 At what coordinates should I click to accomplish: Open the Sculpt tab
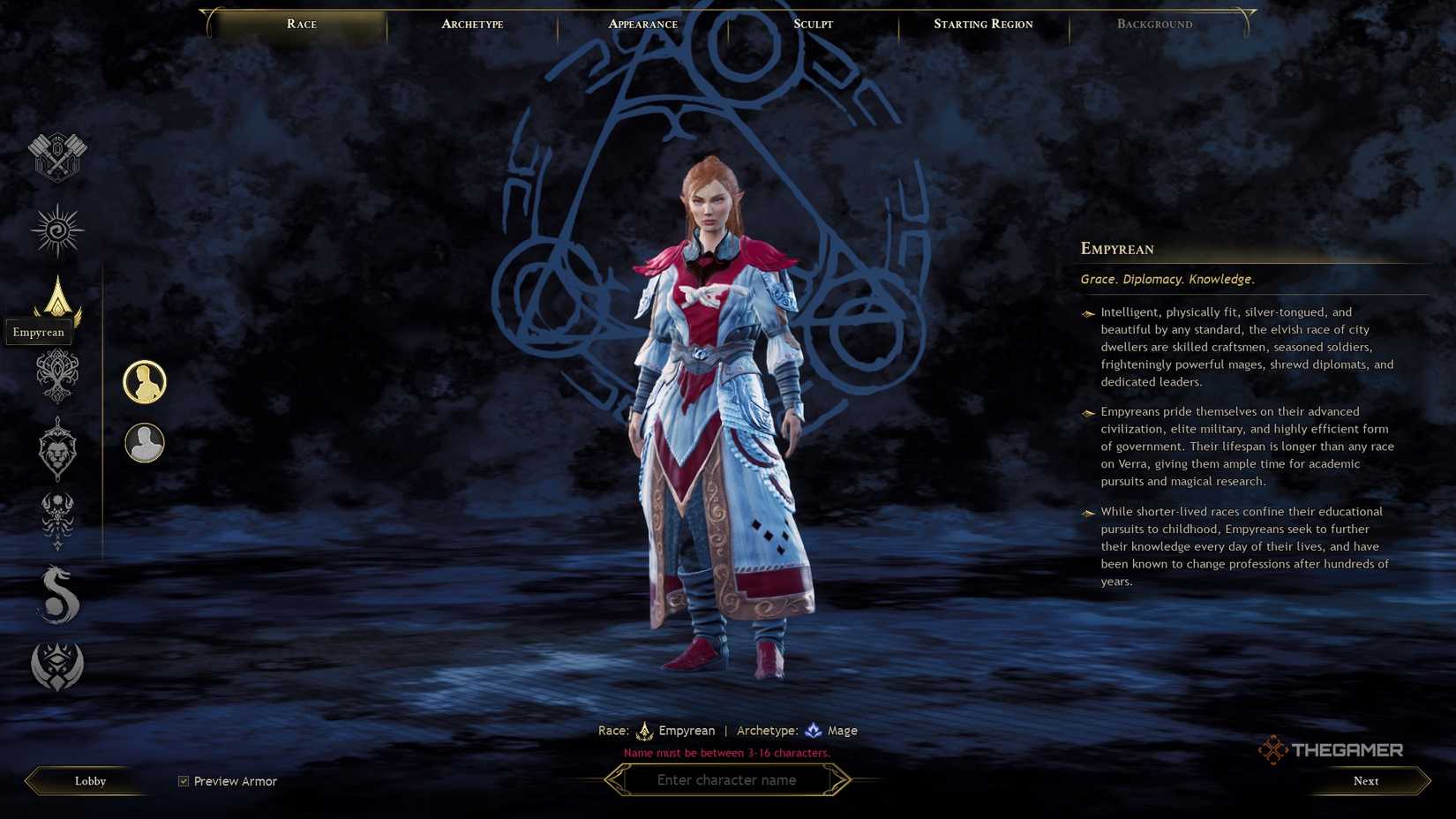pyautogui.click(x=811, y=24)
